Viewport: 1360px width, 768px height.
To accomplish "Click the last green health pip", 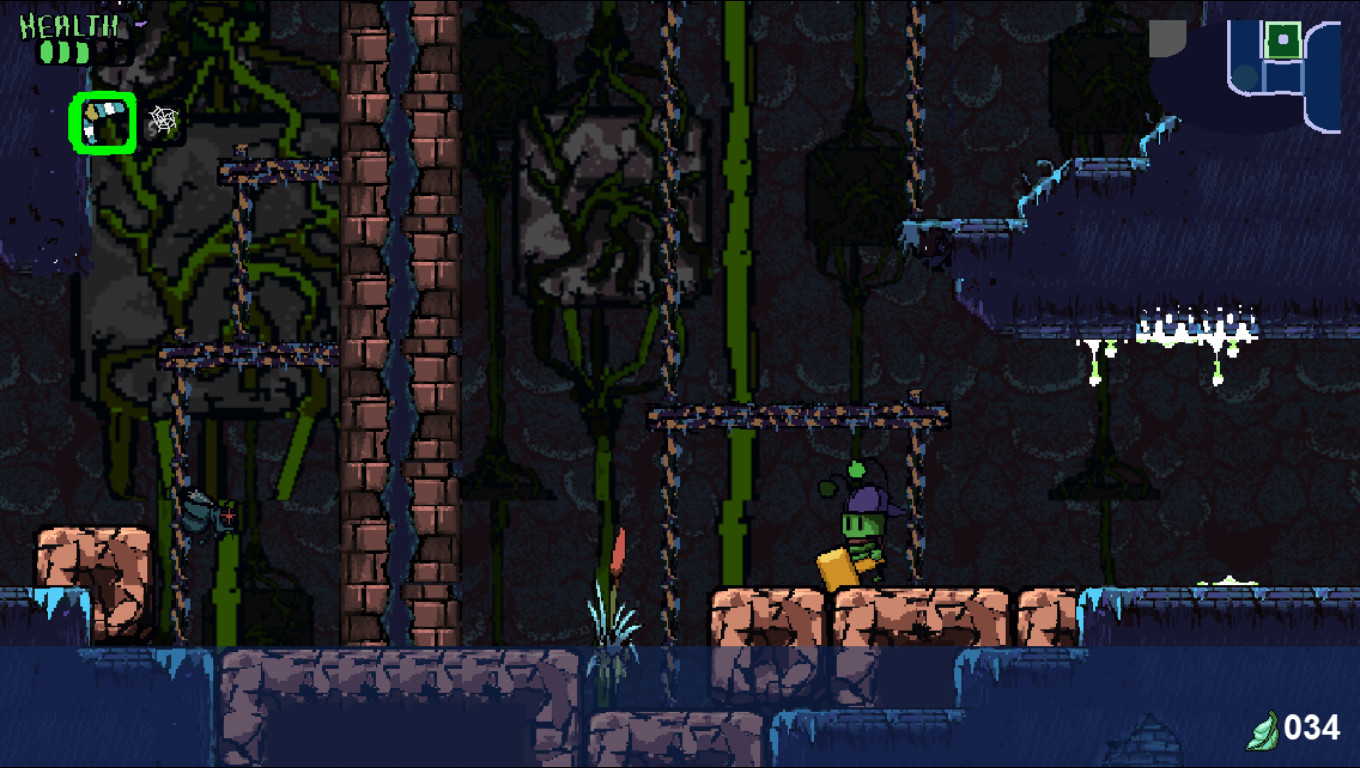I will tap(83, 52).
